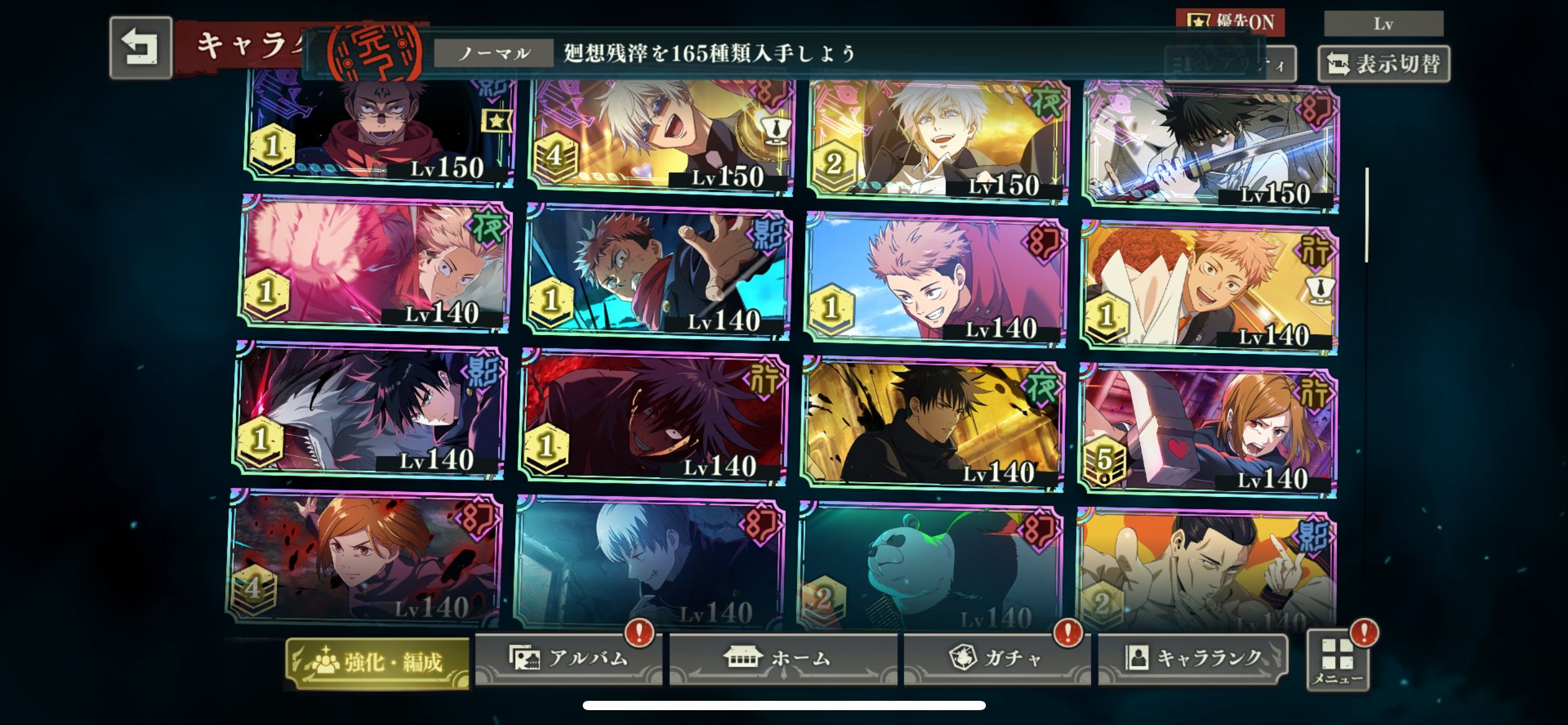1568x725 pixels.
Task: Return to ホーム home screen
Action: click(783, 658)
